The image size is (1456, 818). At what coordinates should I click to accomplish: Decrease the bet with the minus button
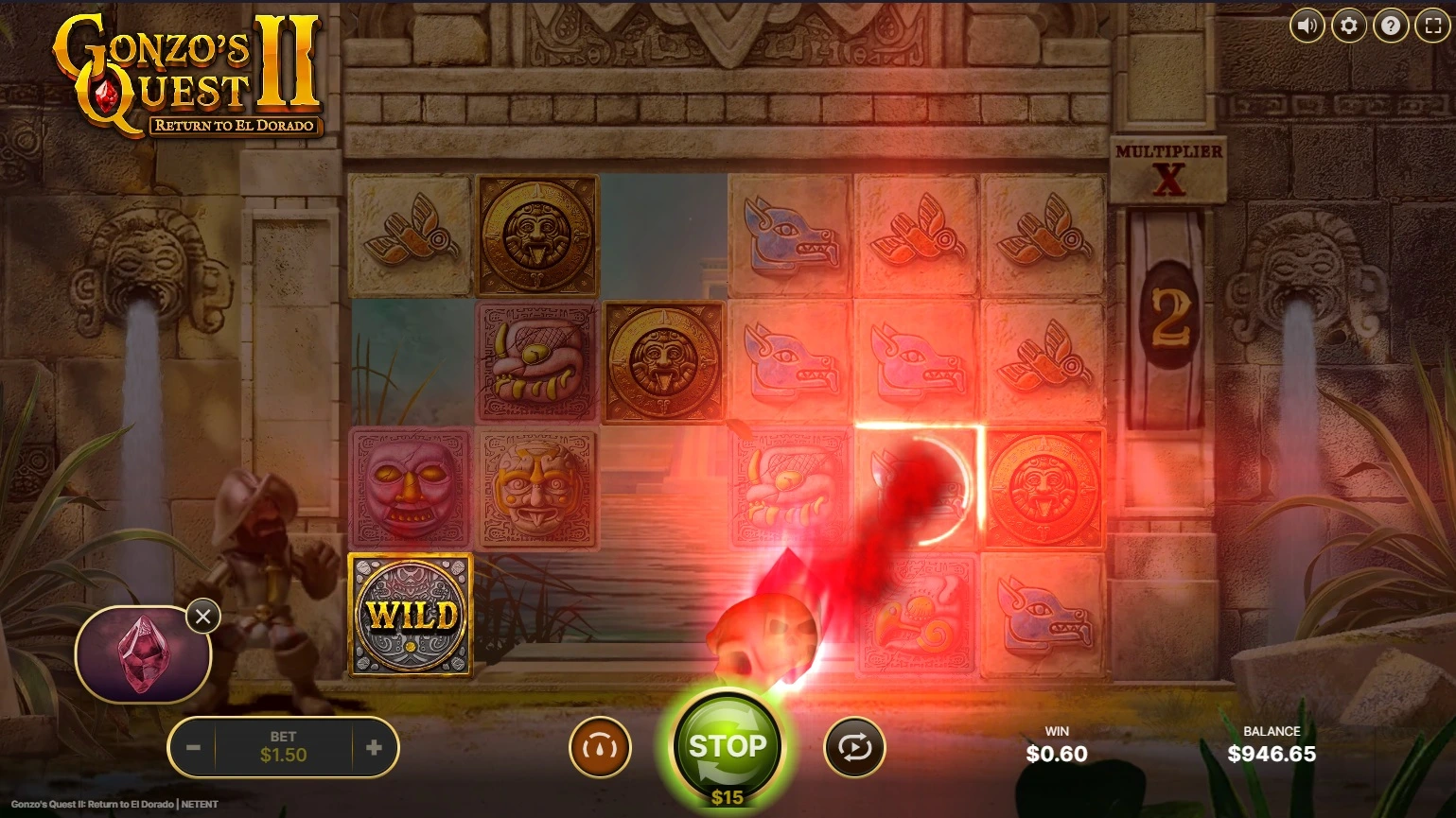pyautogui.click(x=193, y=748)
